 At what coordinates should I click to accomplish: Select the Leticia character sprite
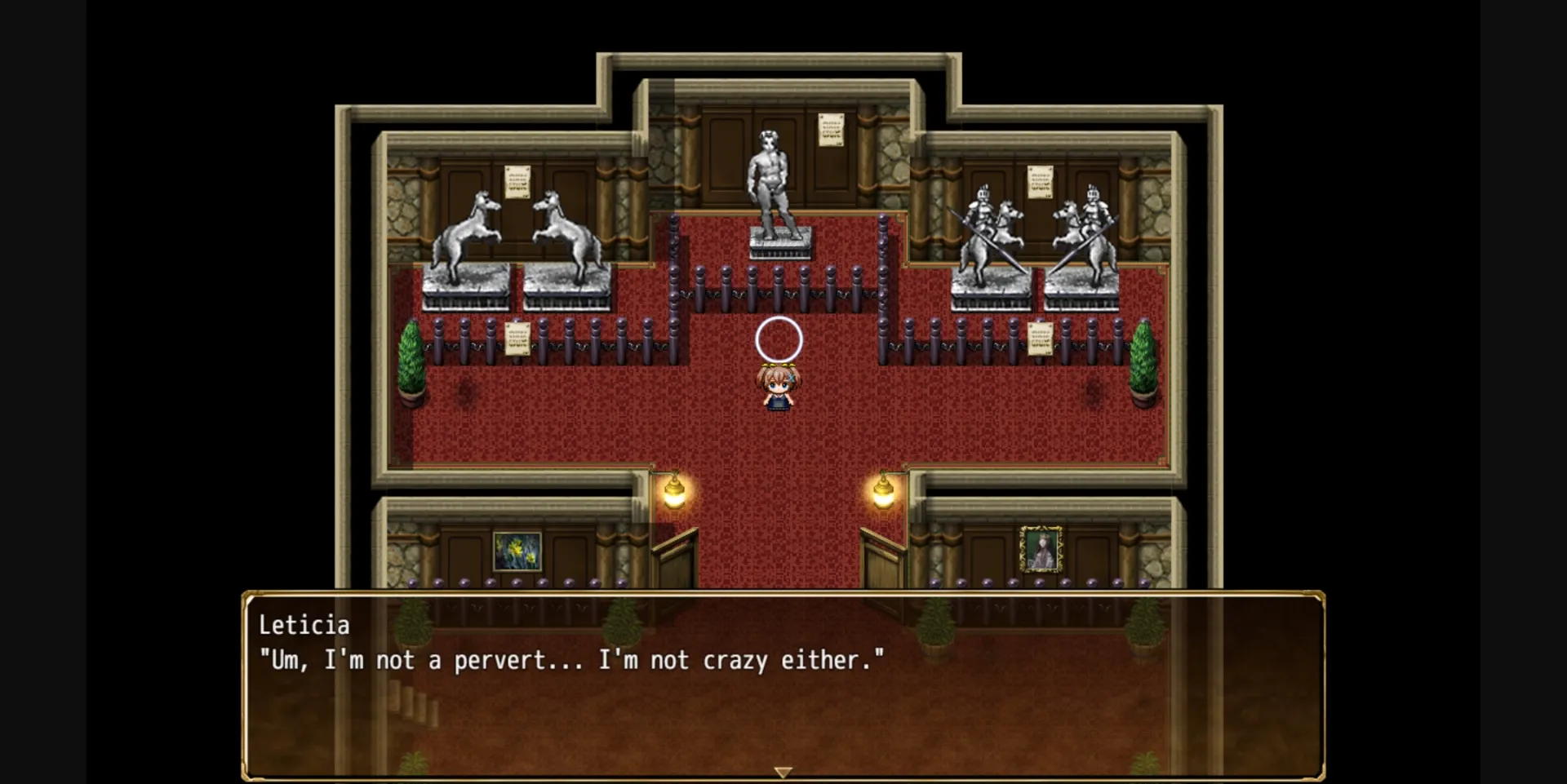(x=778, y=392)
